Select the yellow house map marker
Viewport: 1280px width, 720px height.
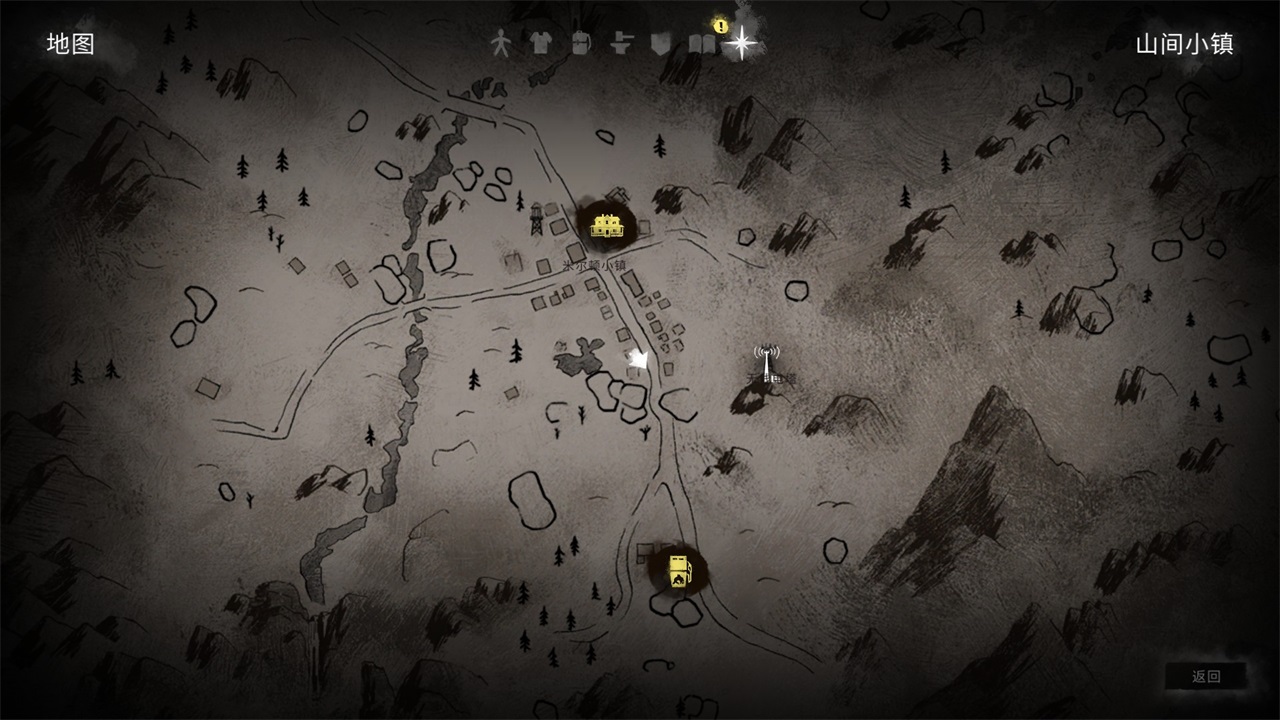pos(606,224)
